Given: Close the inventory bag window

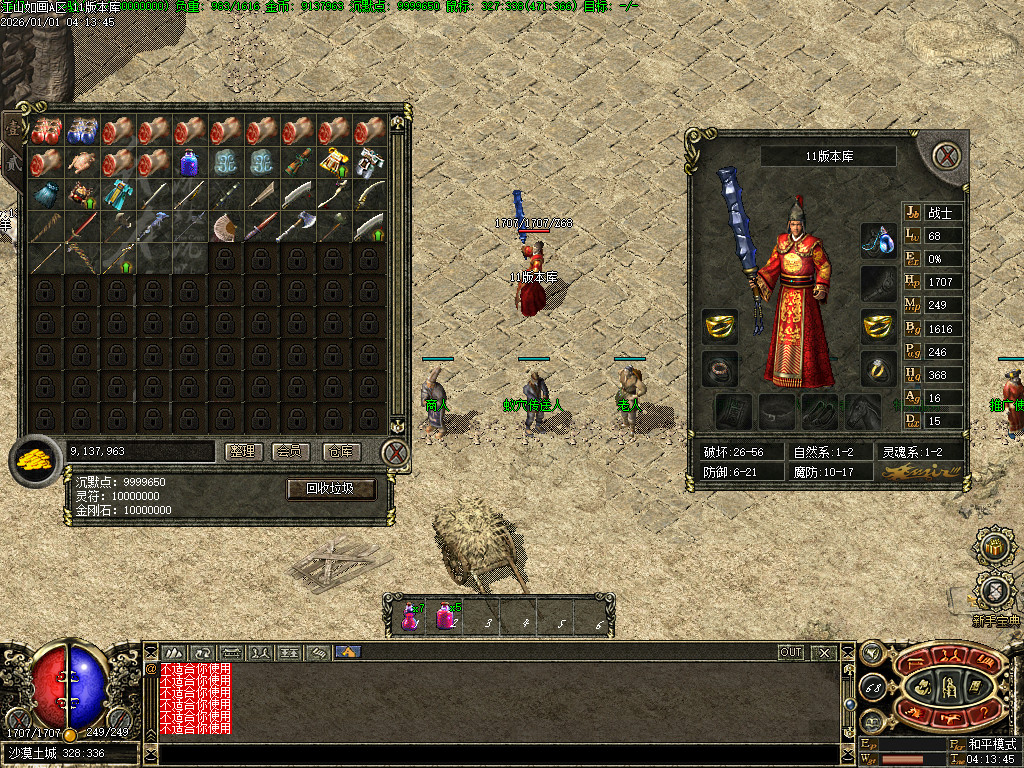Looking at the screenshot, I should tap(396, 453).
